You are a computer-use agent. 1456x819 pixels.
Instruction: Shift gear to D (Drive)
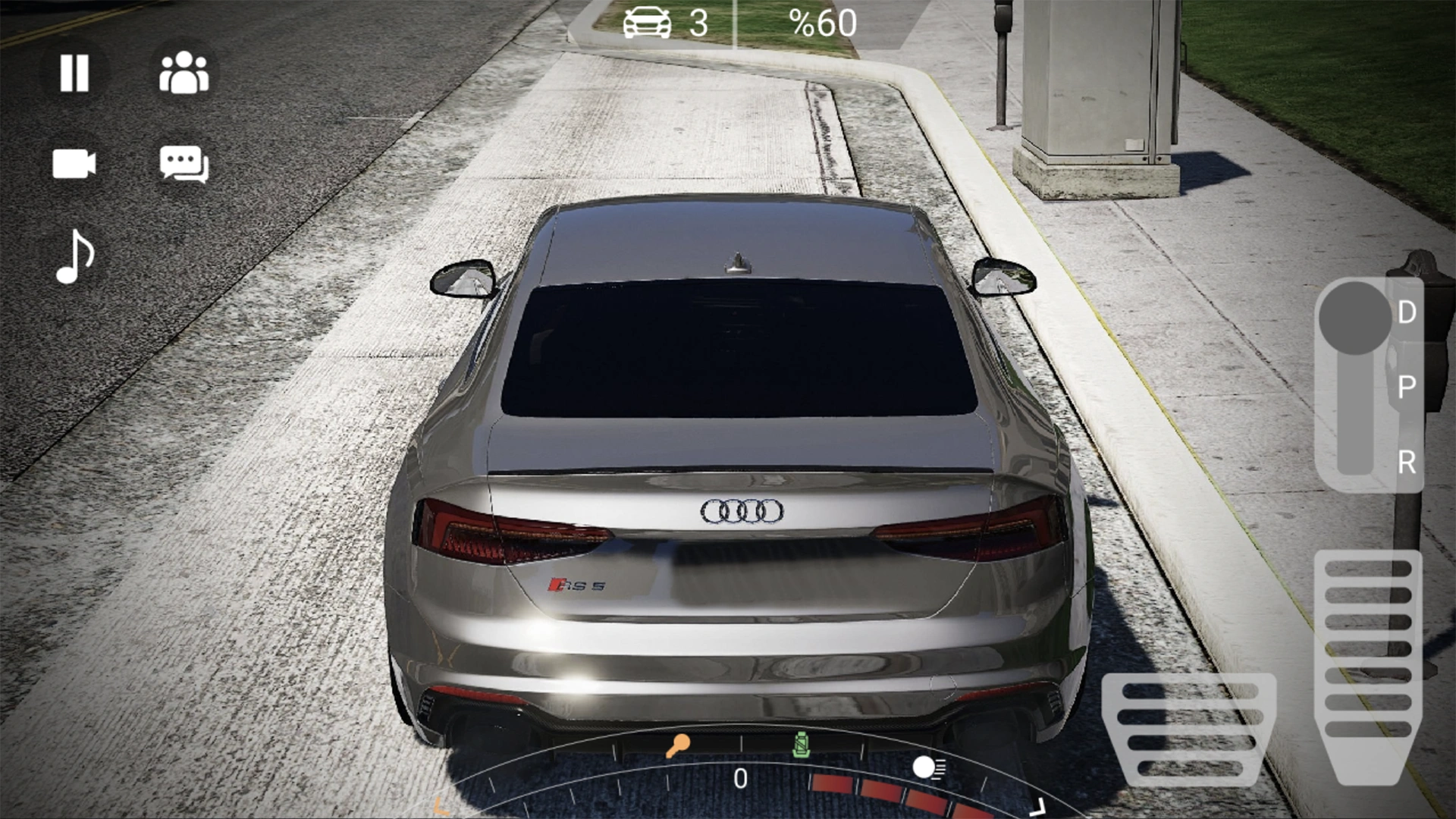point(1406,312)
